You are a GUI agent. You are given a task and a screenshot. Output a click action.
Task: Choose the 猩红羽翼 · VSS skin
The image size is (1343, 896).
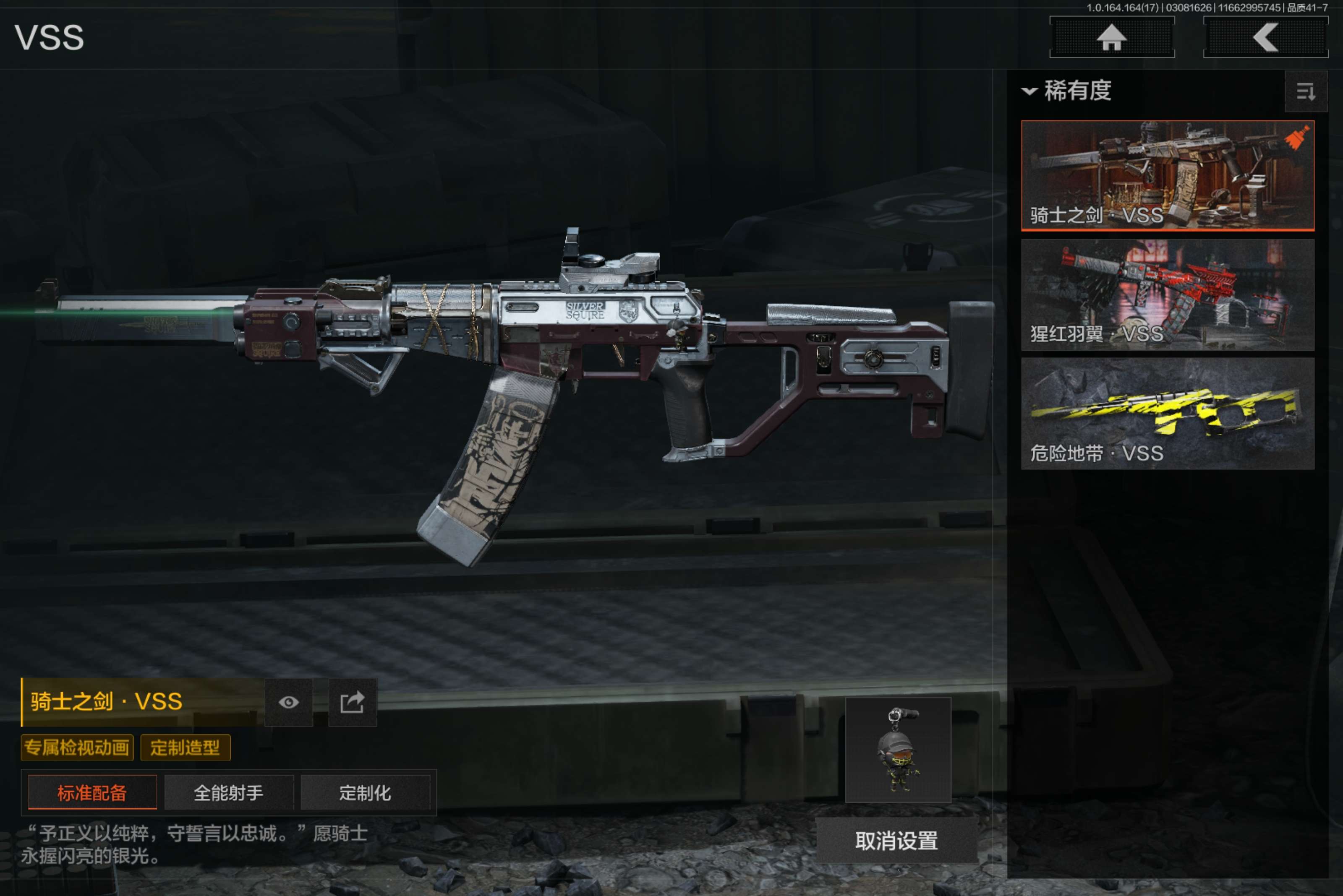click(x=1167, y=295)
